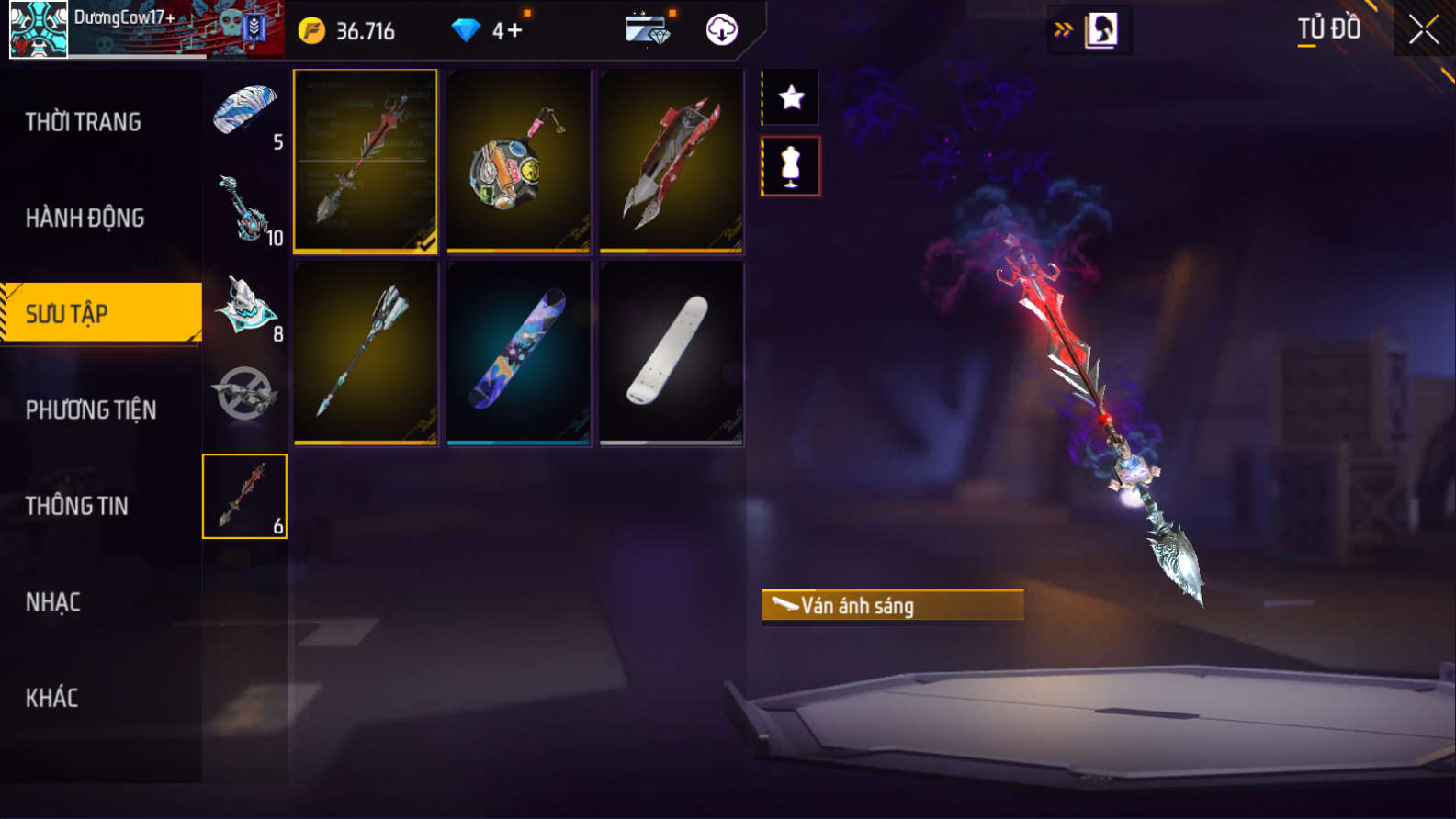Select the plain white surfboard

(x=672, y=353)
